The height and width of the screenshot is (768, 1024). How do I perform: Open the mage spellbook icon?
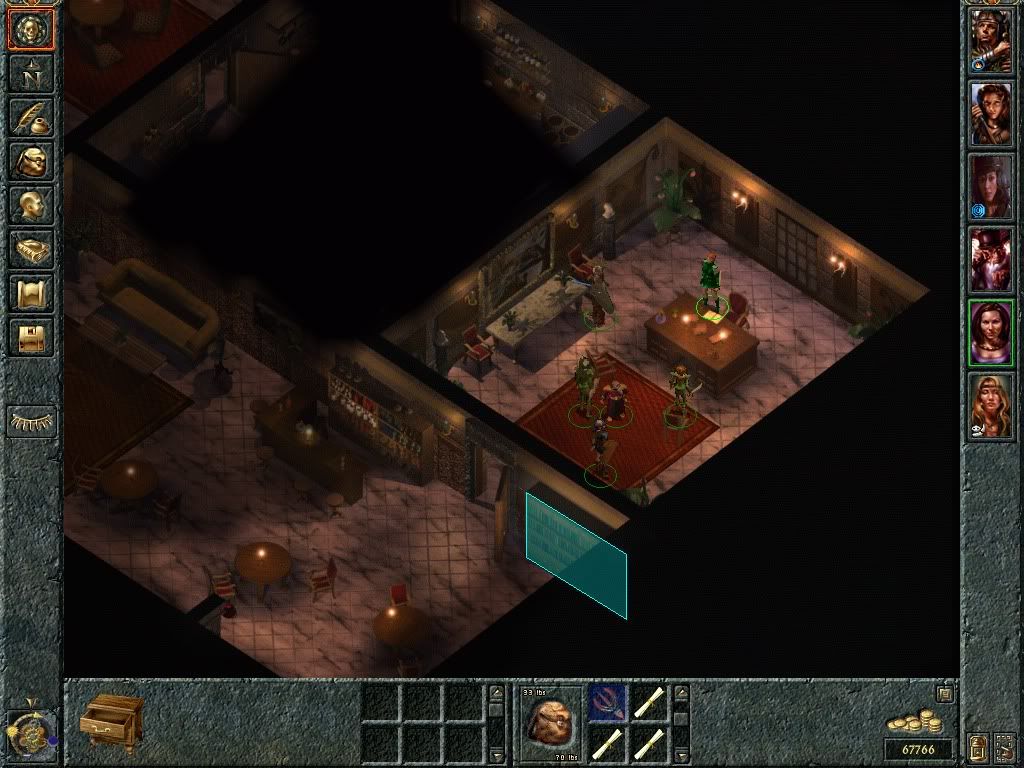point(31,249)
